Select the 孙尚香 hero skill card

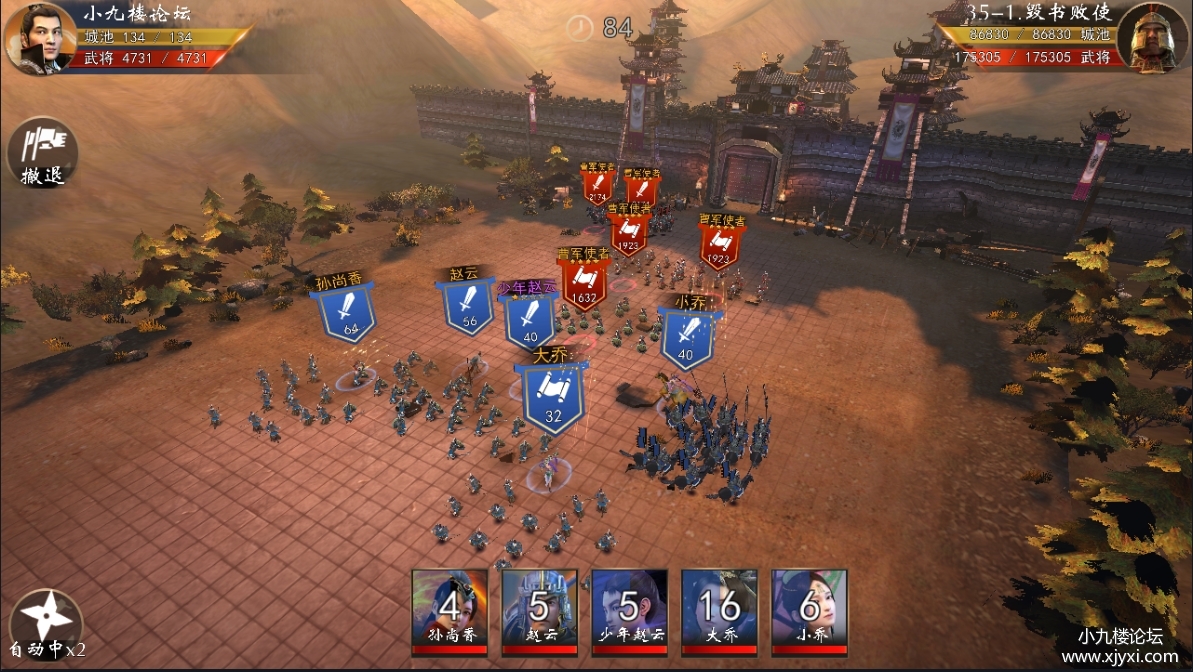450,610
